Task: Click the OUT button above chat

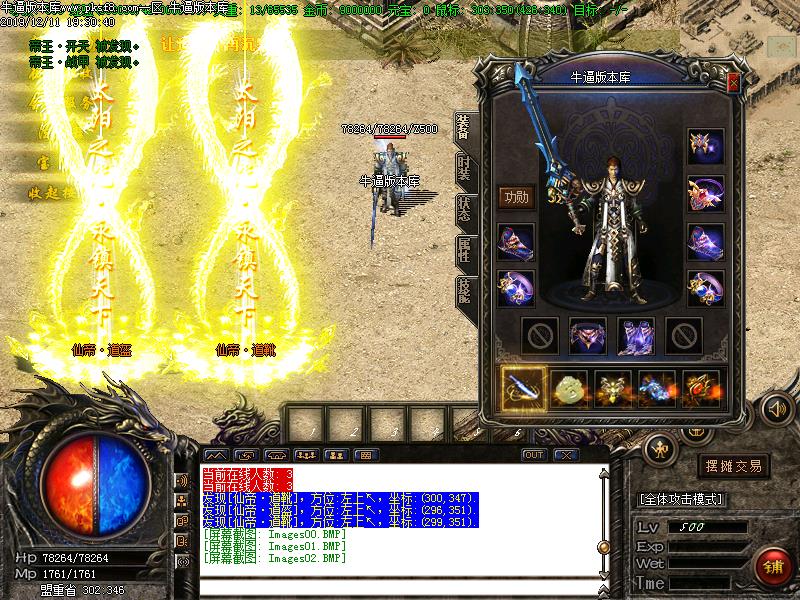Action: click(534, 455)
